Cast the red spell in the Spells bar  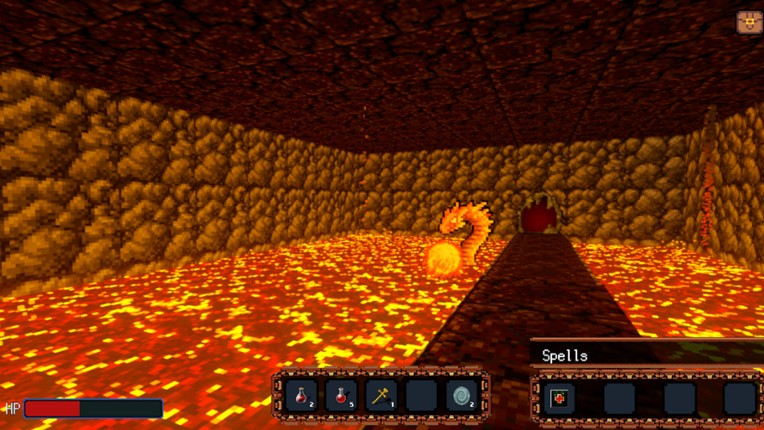point(560,398)
